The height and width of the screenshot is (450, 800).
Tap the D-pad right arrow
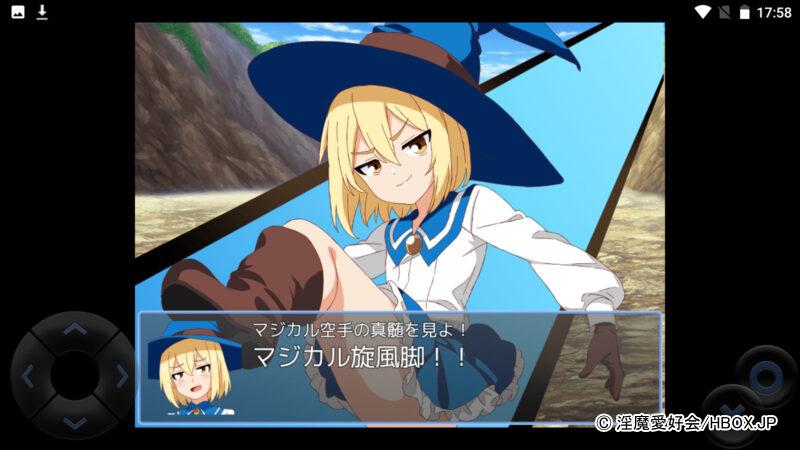pyautogui.click(x=121, y=377)
